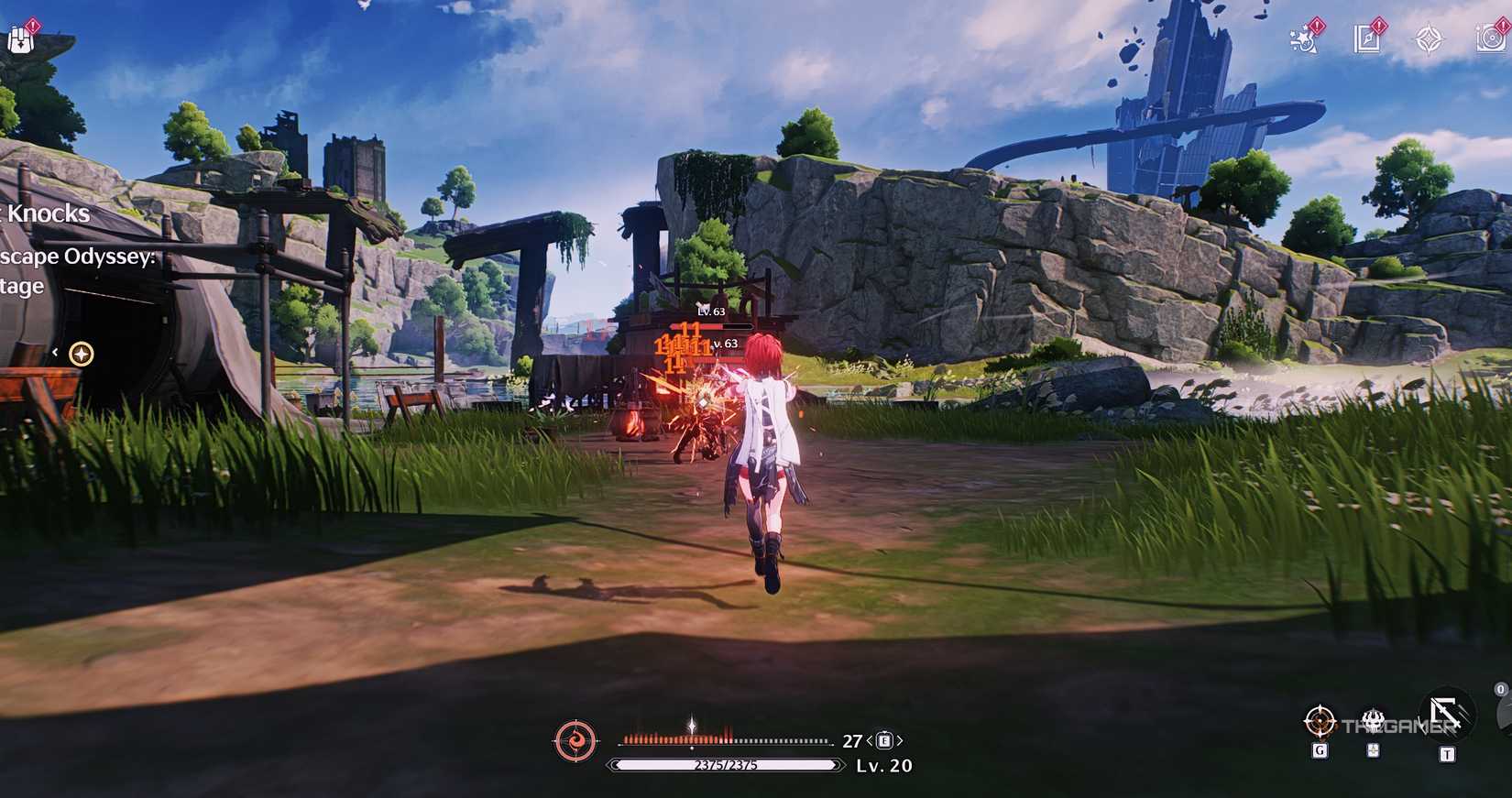Screen dimensions: 1512x798
Task: Activate the circular ultimate icon near the energy bar
Action: click(575, 742)
